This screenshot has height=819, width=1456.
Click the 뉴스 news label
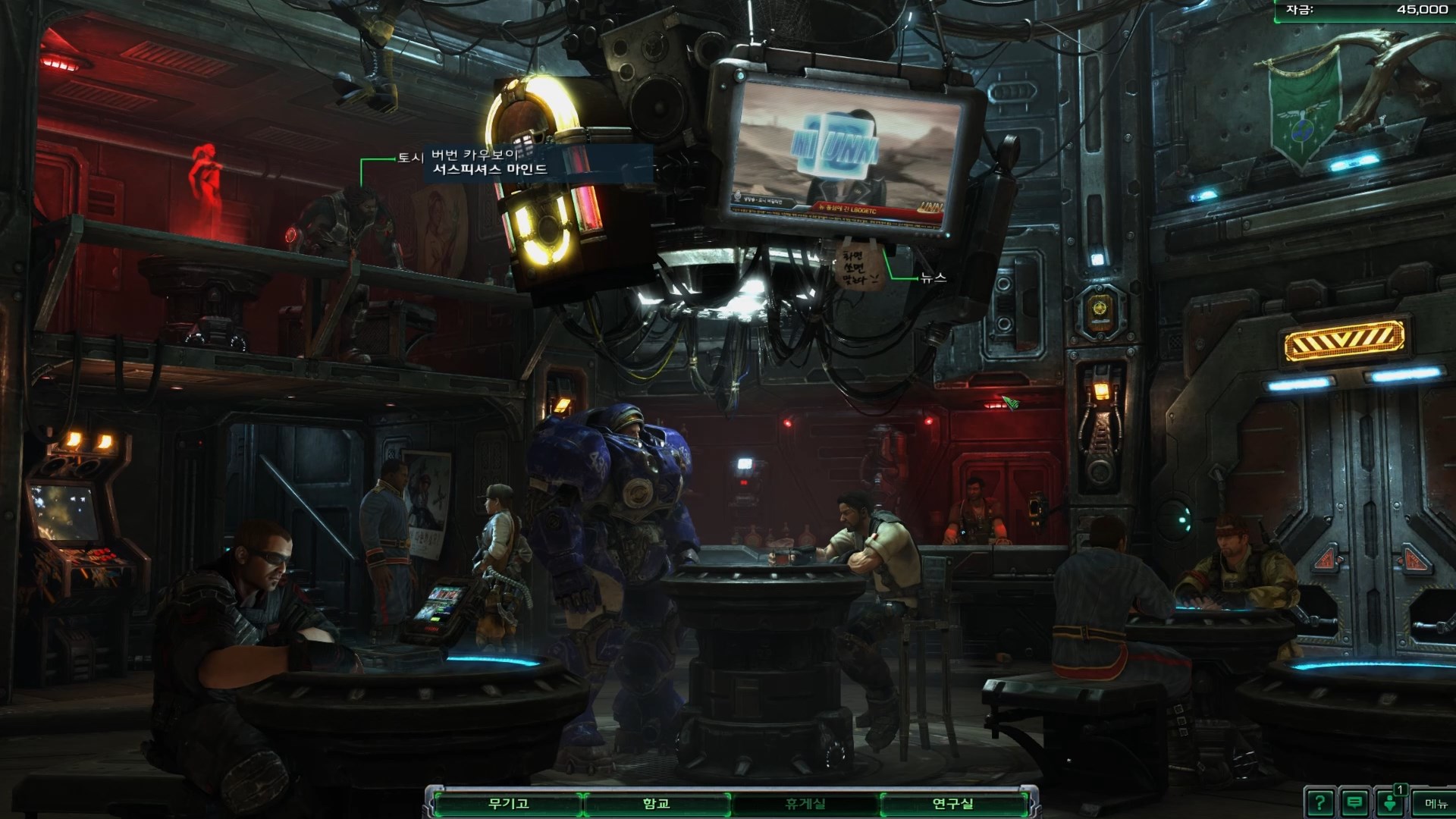pyautogui.click(x=934, y=278)
